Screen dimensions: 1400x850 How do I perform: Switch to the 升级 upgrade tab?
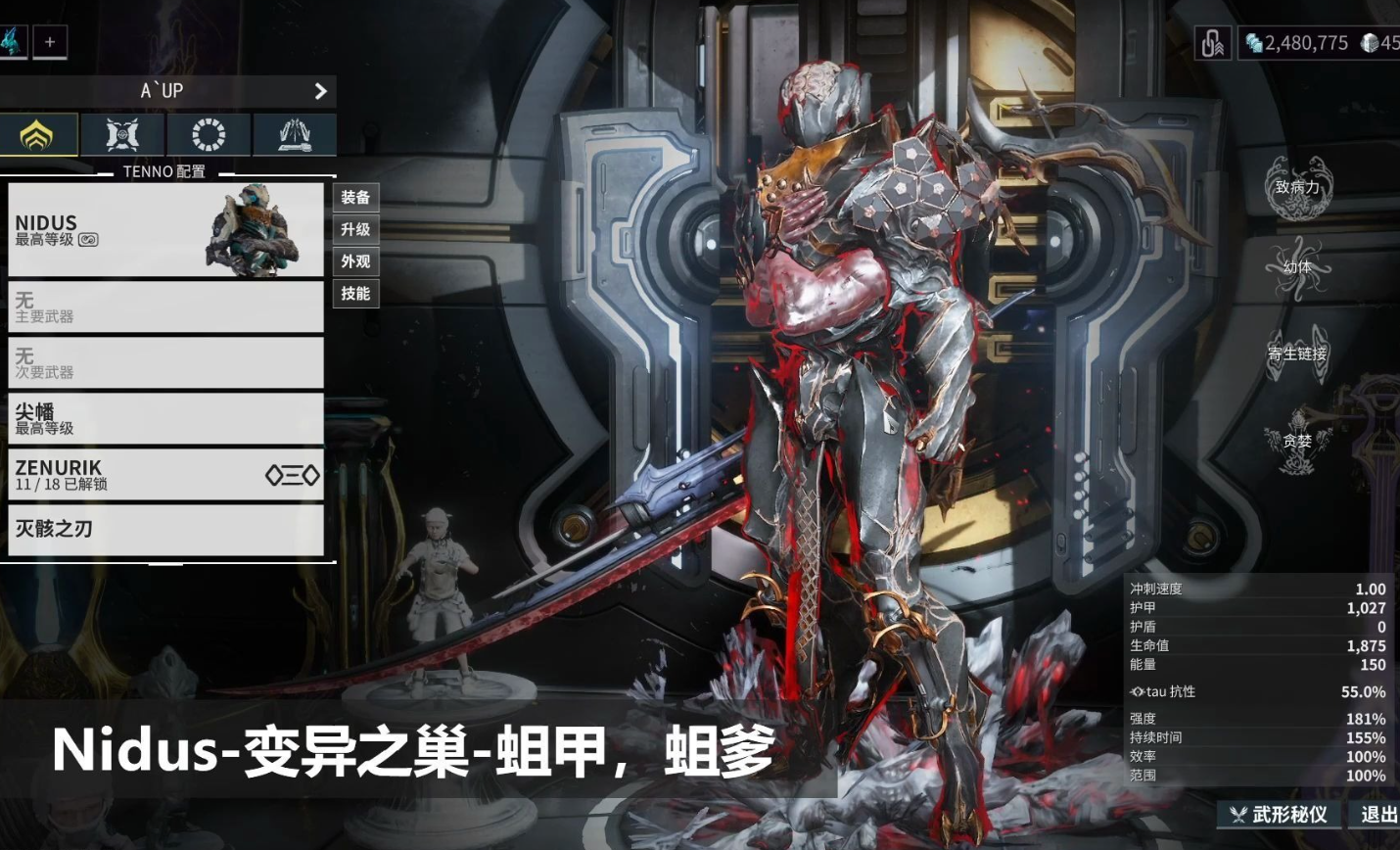356,230
